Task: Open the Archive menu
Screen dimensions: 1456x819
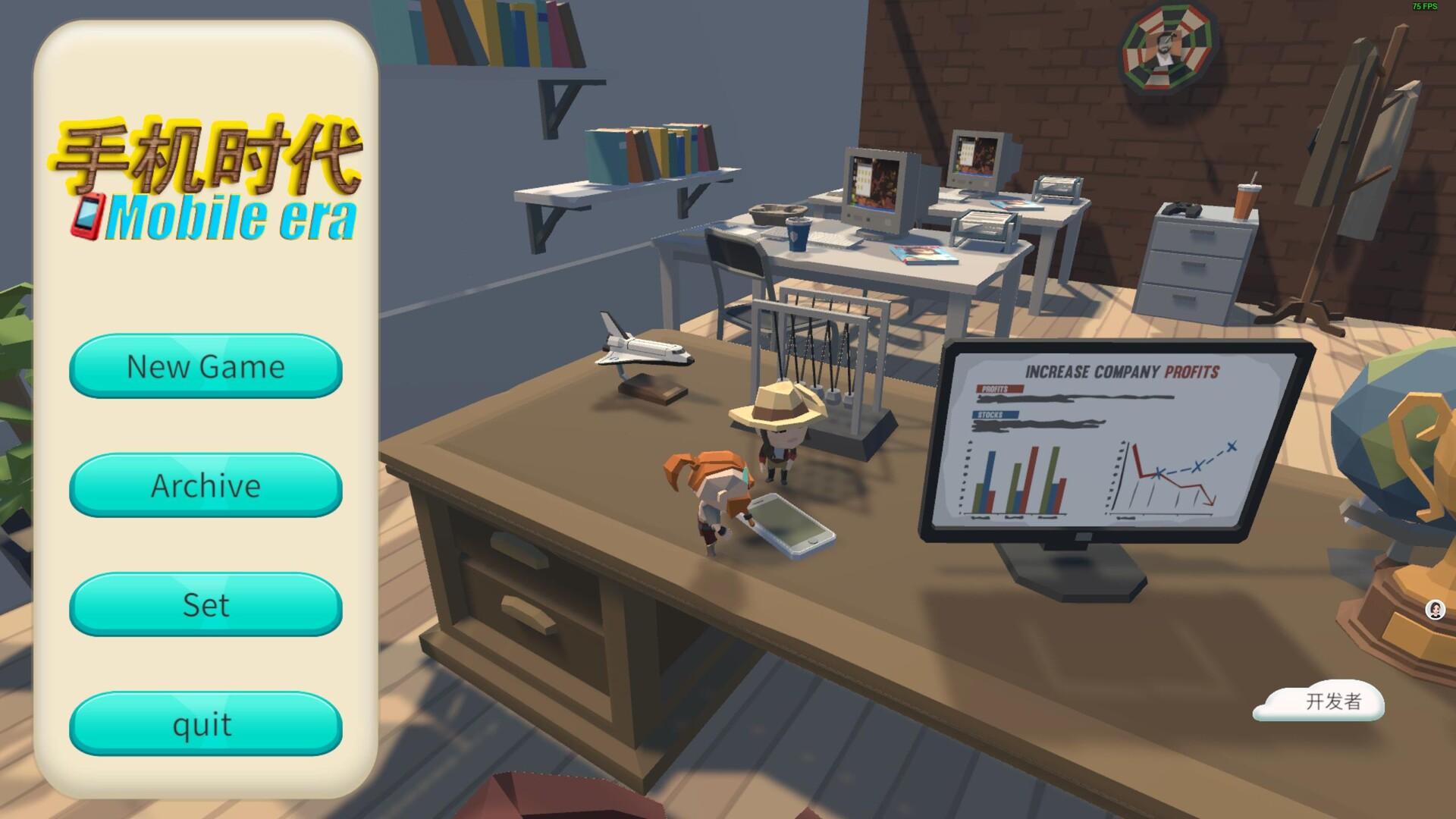Action: 206,485
